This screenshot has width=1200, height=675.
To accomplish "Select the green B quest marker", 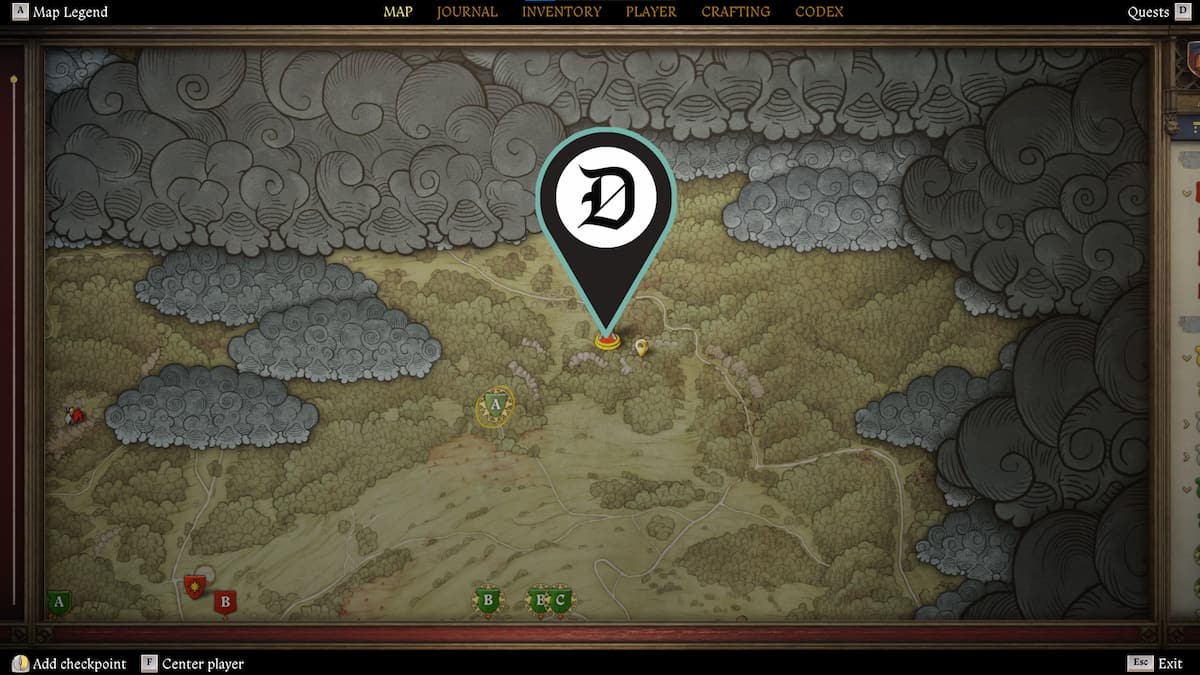I will (488, 601).
